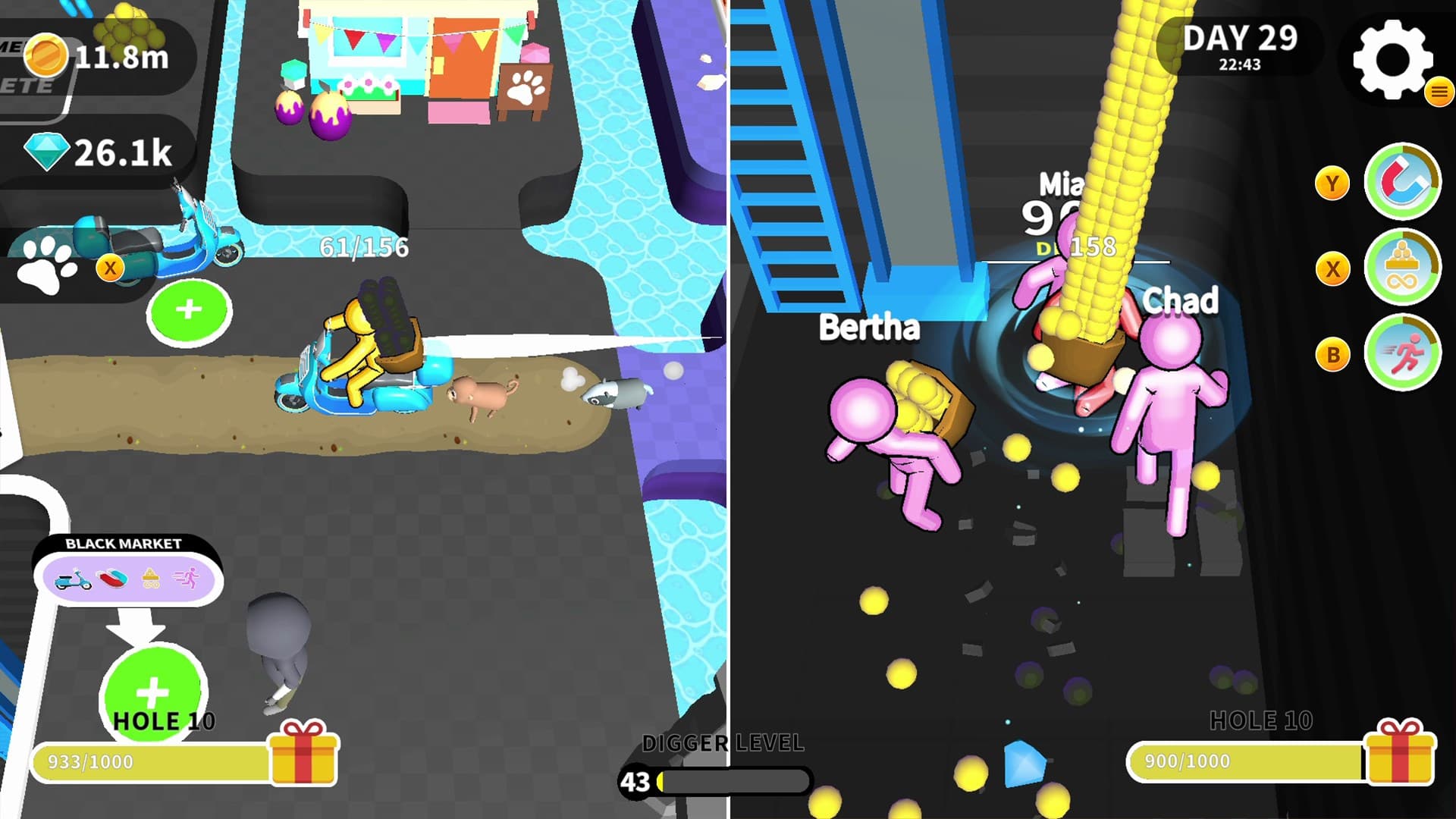The width and height of the screenshot is (1456, 819).
Task: Tap the green plus circle near the scooters
Action: 189,310
